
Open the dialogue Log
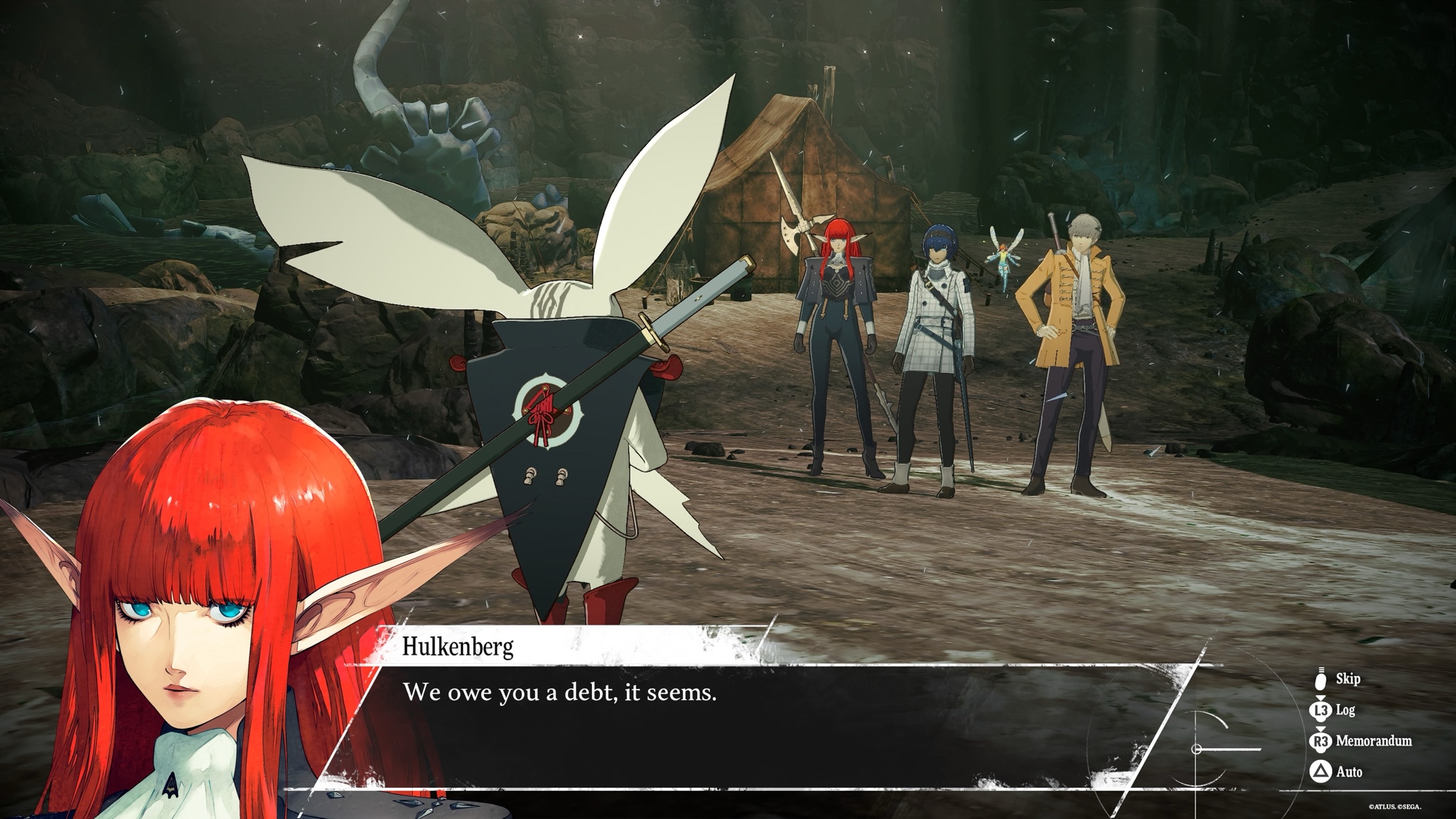coord(1335,710)
